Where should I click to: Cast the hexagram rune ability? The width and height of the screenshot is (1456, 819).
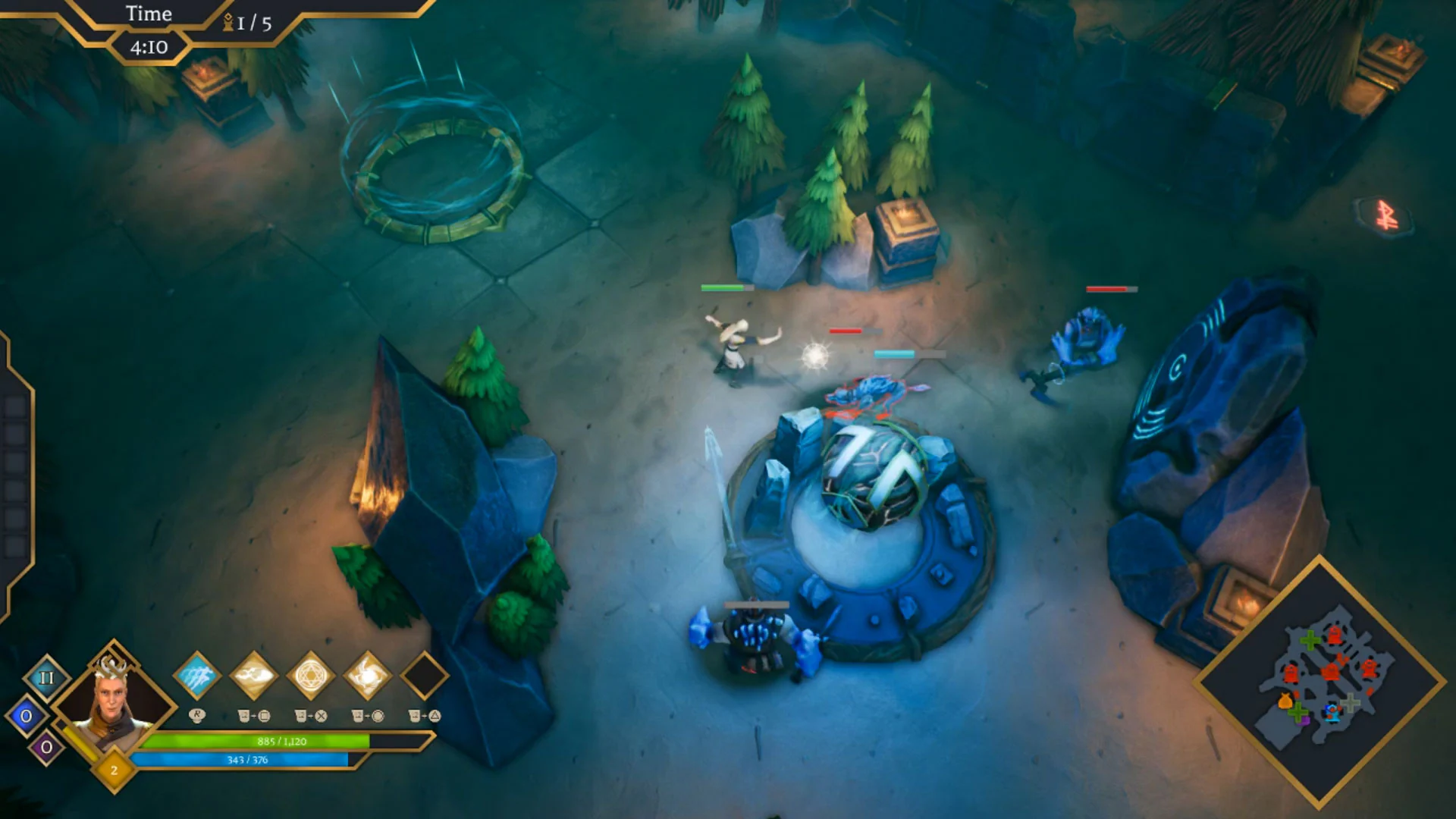(311, 675)
